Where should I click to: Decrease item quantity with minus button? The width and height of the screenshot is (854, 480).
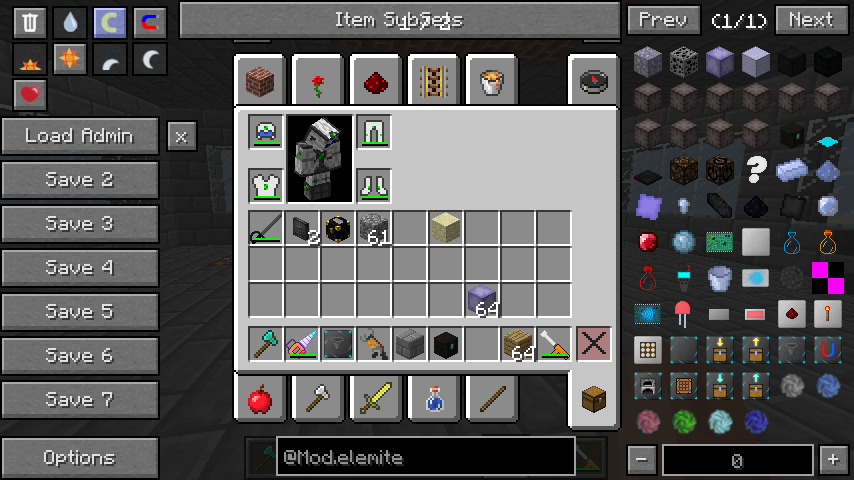642,460
